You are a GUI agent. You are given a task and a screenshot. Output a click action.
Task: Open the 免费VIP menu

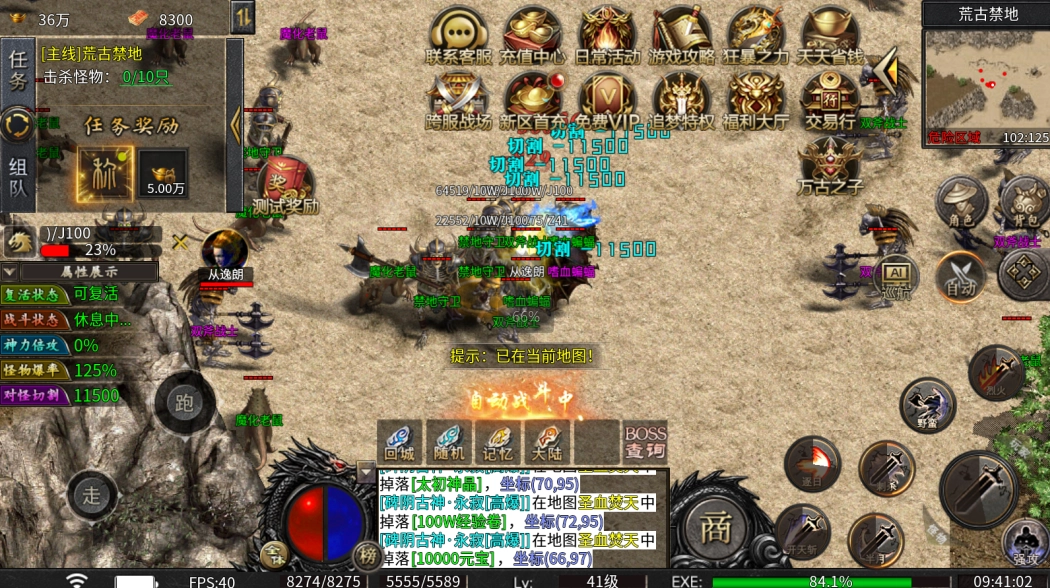607,100
